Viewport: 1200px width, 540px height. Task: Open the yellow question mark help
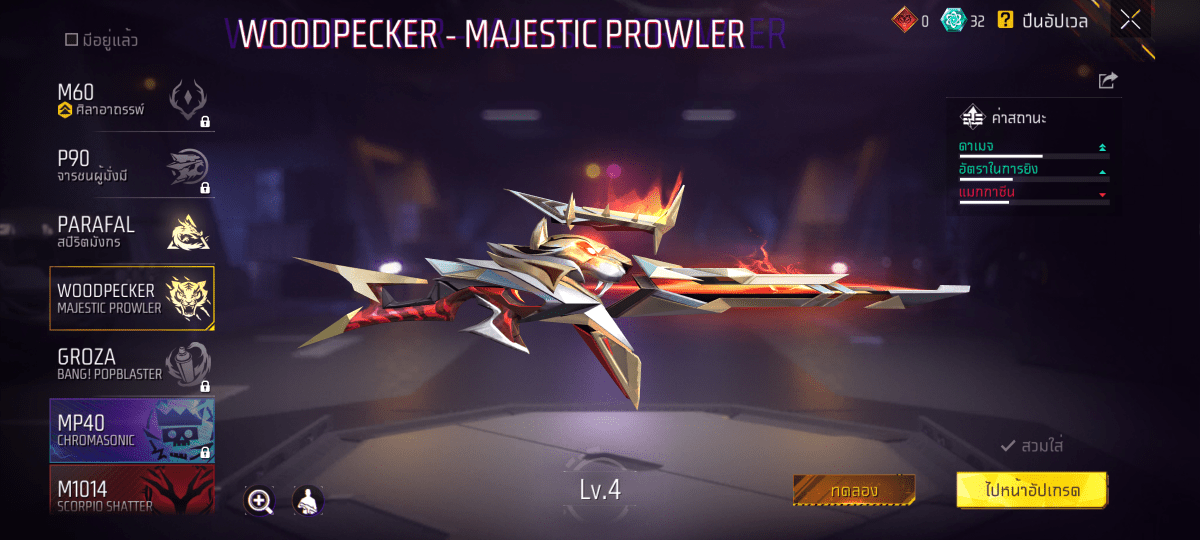1005,20
